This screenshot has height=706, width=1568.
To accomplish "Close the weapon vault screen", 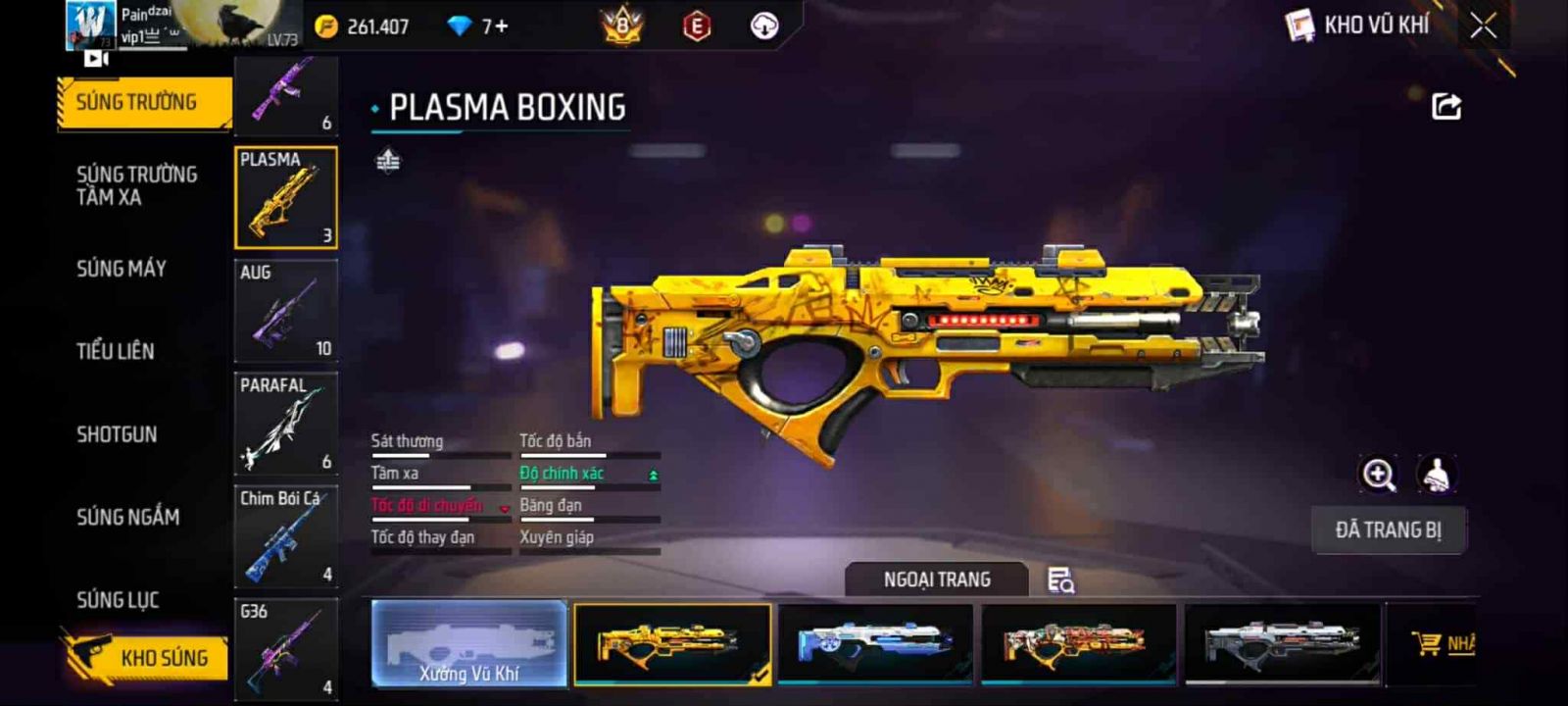I will [1483, 25].
